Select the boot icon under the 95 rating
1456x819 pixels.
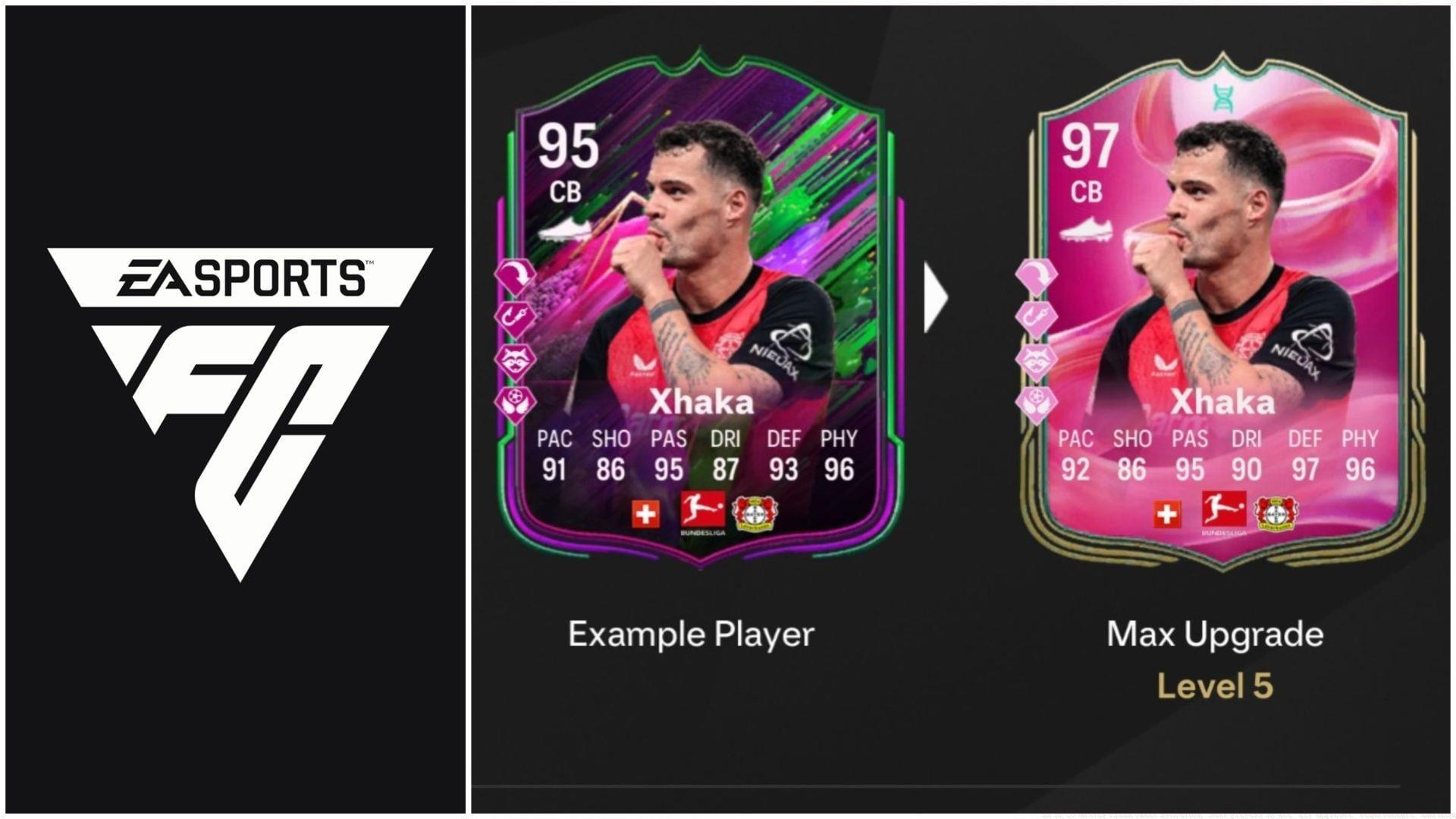(x=565, y=227)
